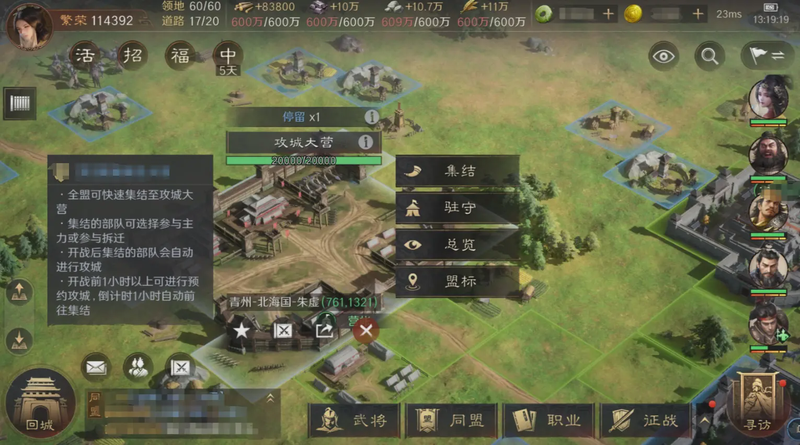Screen dimensions: 800x445
Task: Choose 集结 (rally) from the siege camp menu
Action: coord(458,171)
